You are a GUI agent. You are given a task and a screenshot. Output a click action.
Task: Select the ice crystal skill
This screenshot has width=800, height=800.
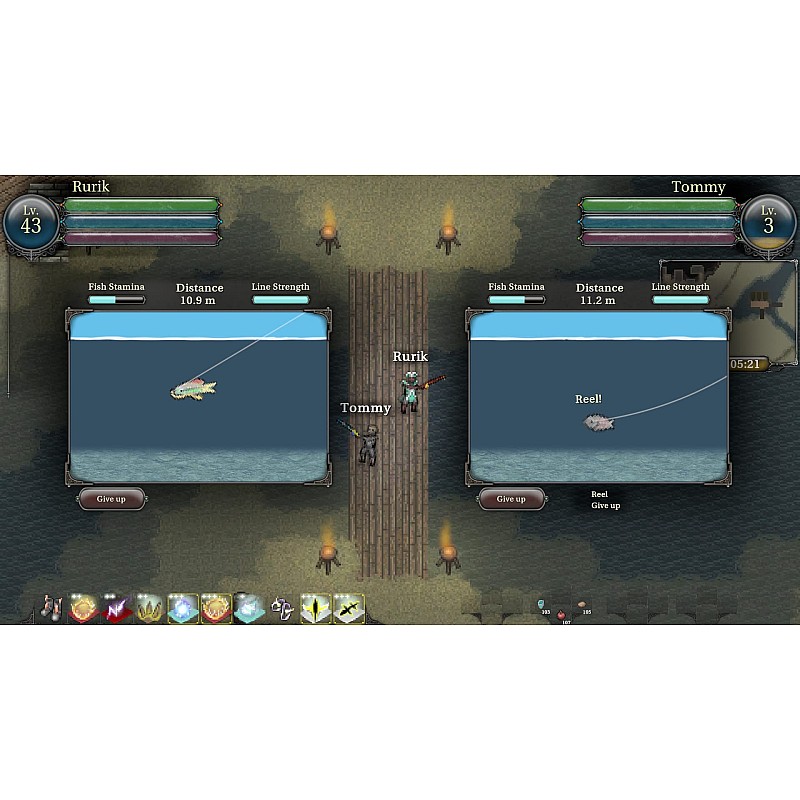(249, 608)
